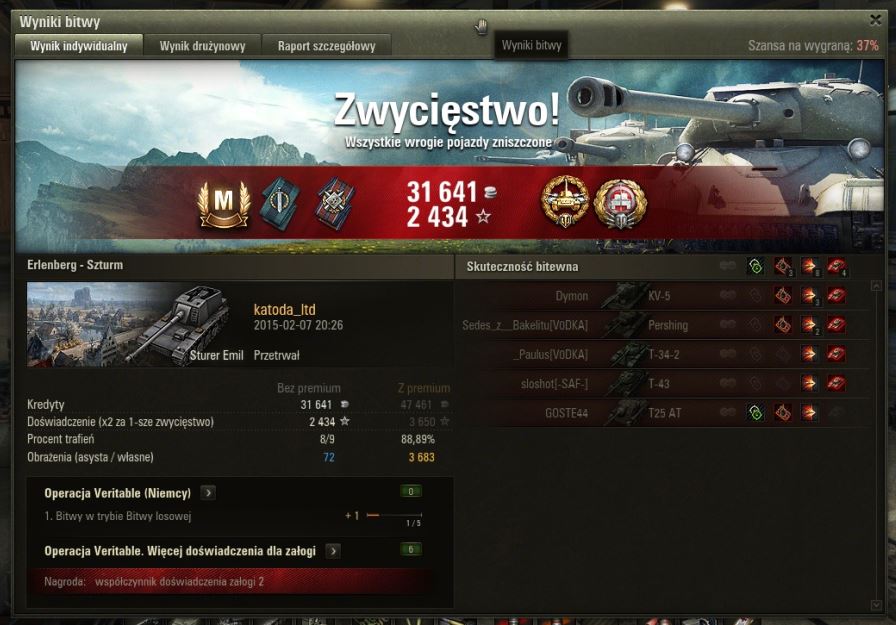Viewport: 896px width, 625px height.
Task: Click the Mastery badge M icon
Action: [x=224, y=202]
